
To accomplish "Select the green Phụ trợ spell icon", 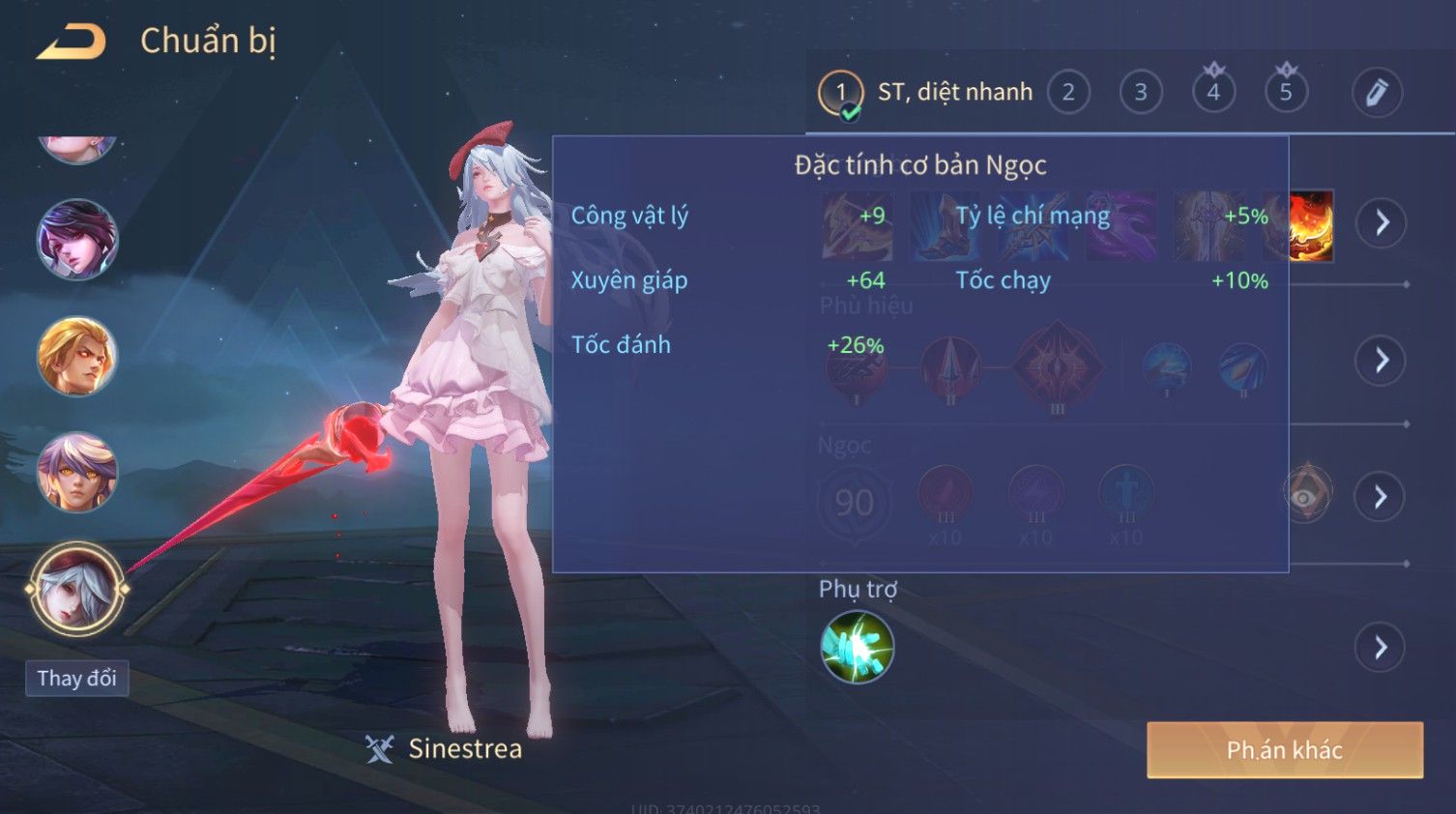I will pos(857,648).
